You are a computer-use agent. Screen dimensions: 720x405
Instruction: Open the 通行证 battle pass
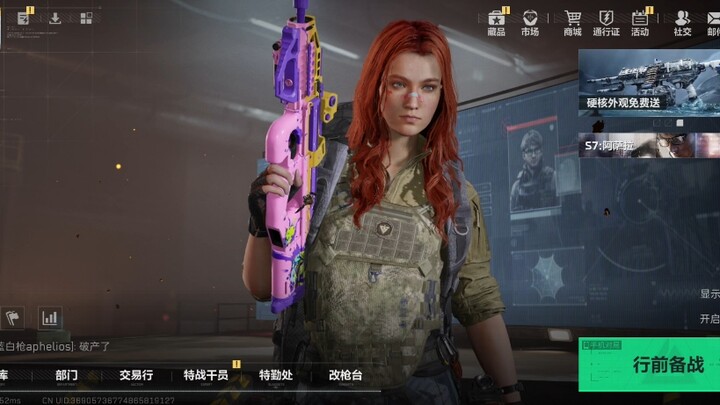tap(606, 22)
